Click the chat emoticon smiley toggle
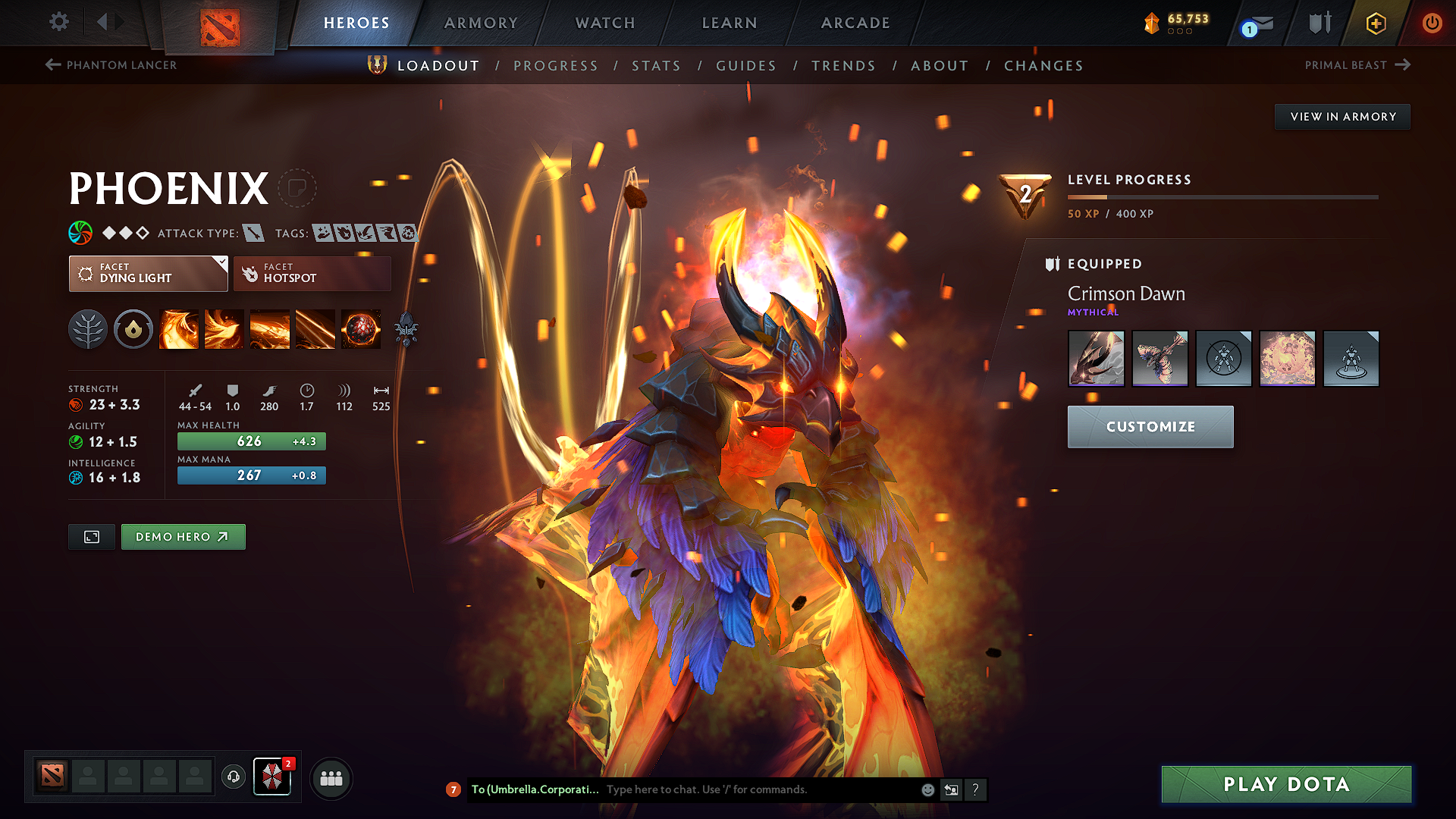The height and width of the screenshot is (819, 1456). click(x=927, y=789)
